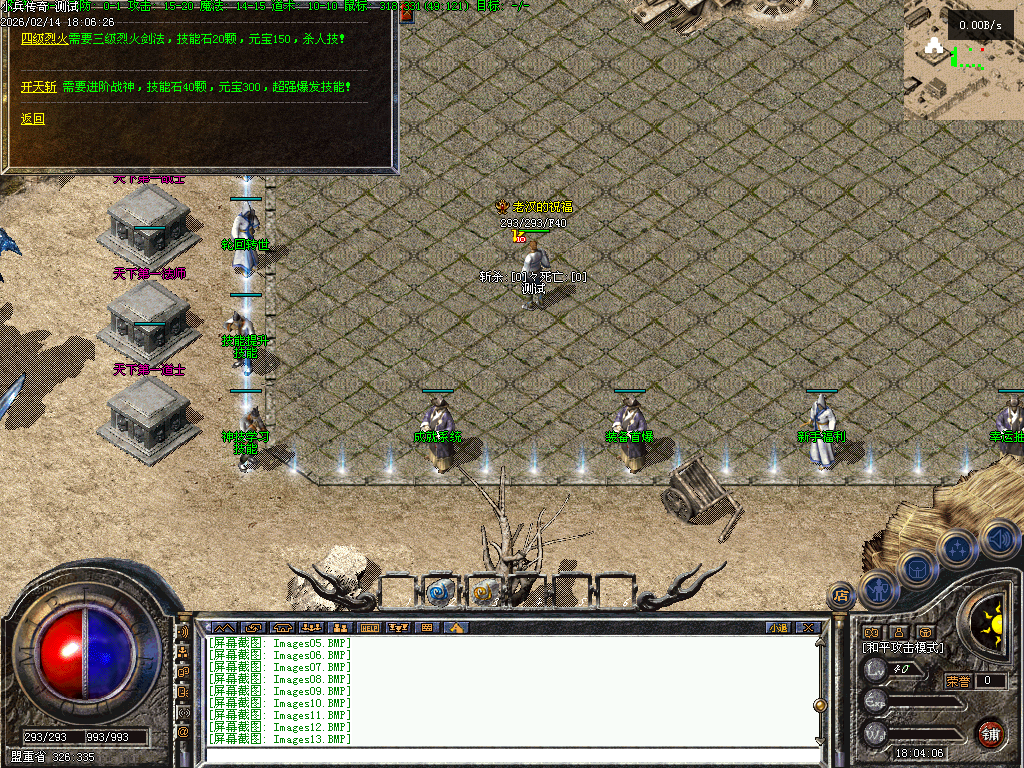Click the orange swirl belt item slot

[x=482, y=592]
